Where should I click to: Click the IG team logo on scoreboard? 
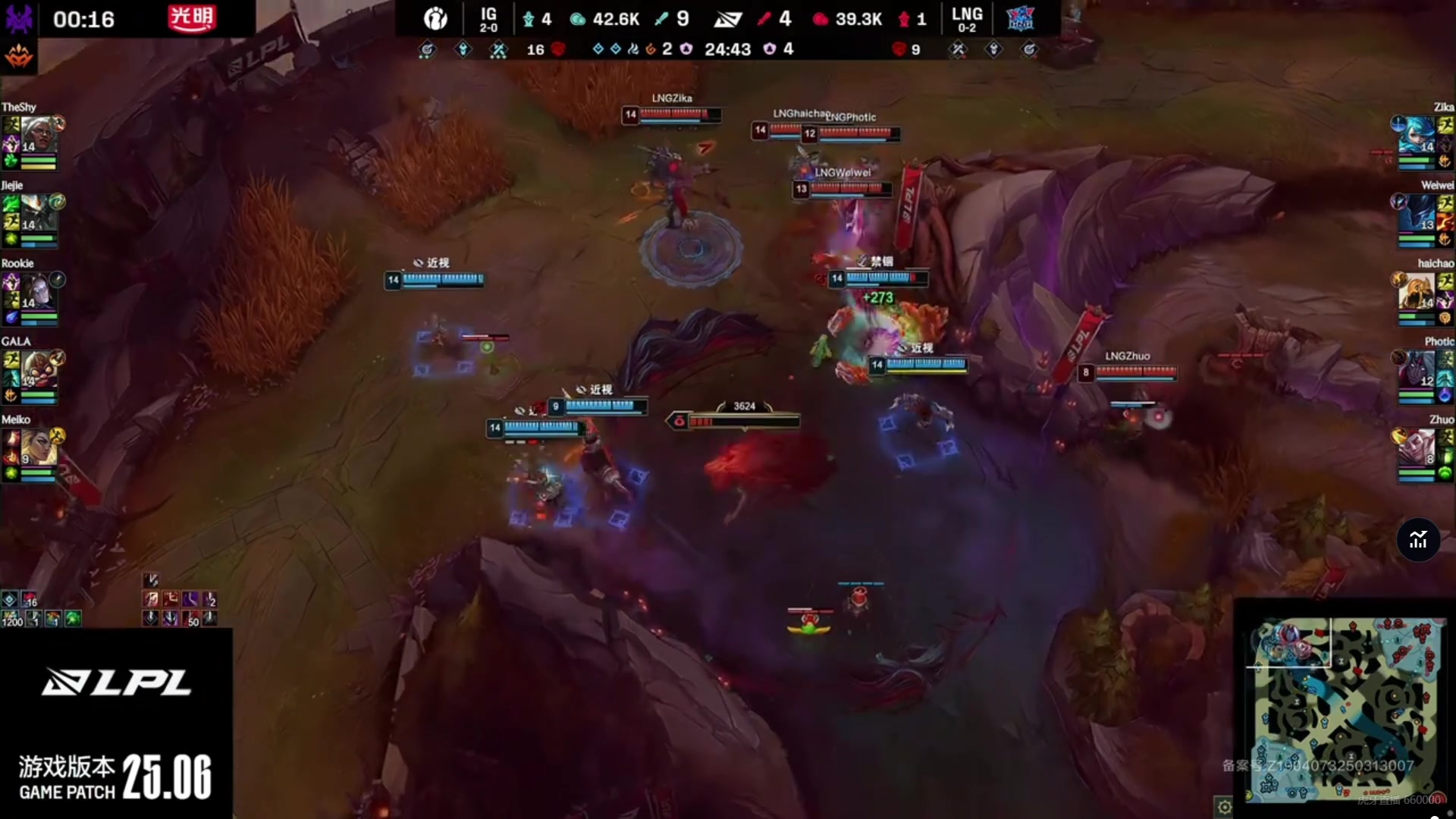click(435, 18)
